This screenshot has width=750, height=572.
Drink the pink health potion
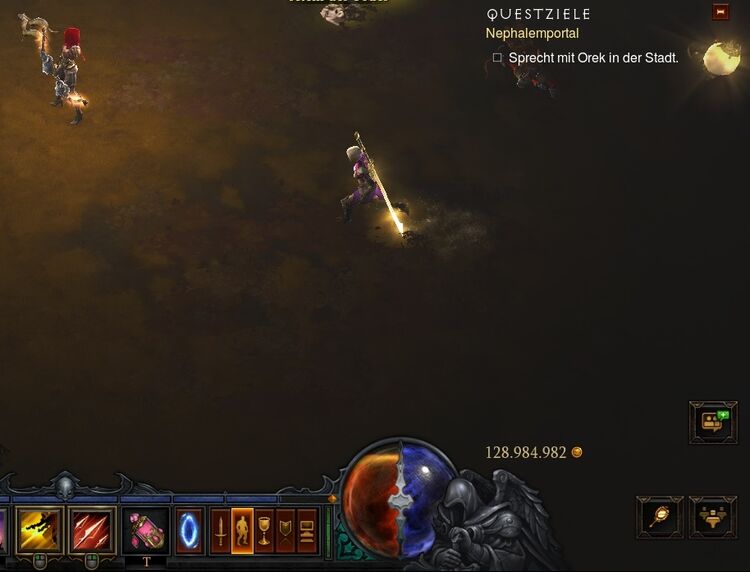coord(145,530)
